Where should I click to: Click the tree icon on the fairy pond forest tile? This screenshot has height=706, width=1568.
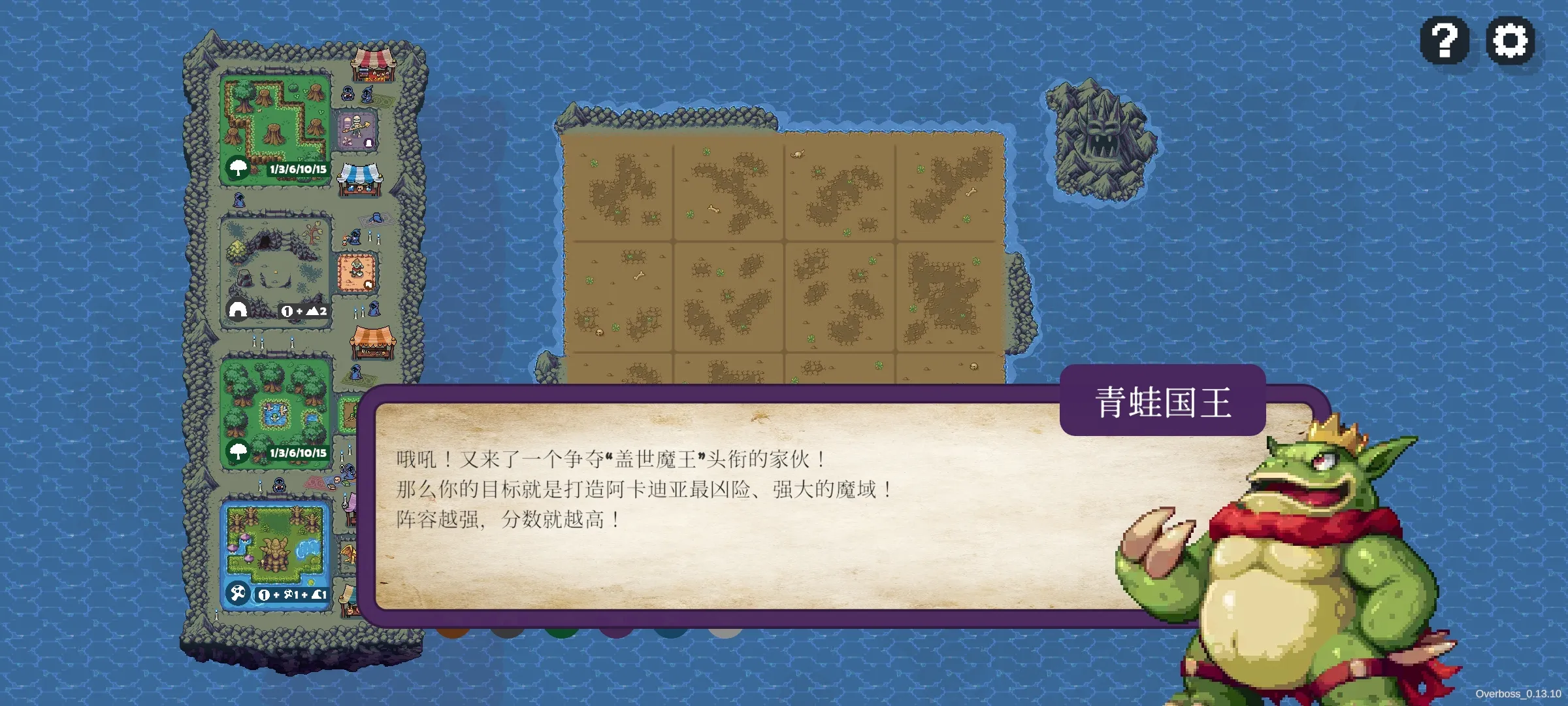[x=238, y=452]
